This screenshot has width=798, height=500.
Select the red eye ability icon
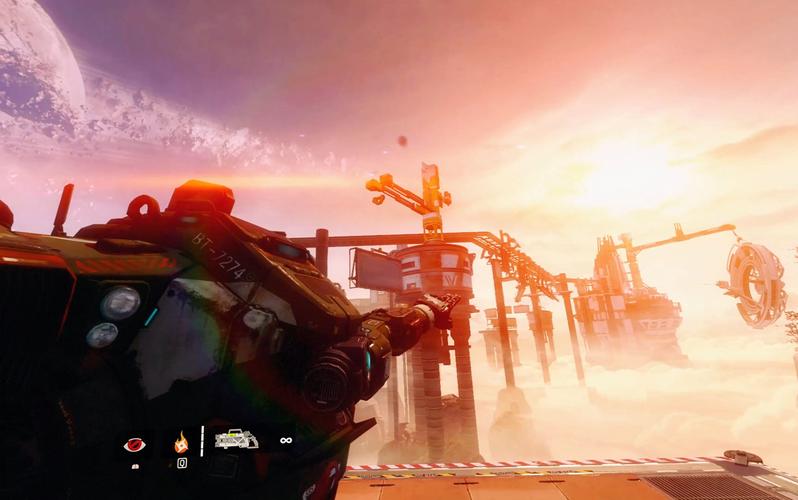pos(133,444)
